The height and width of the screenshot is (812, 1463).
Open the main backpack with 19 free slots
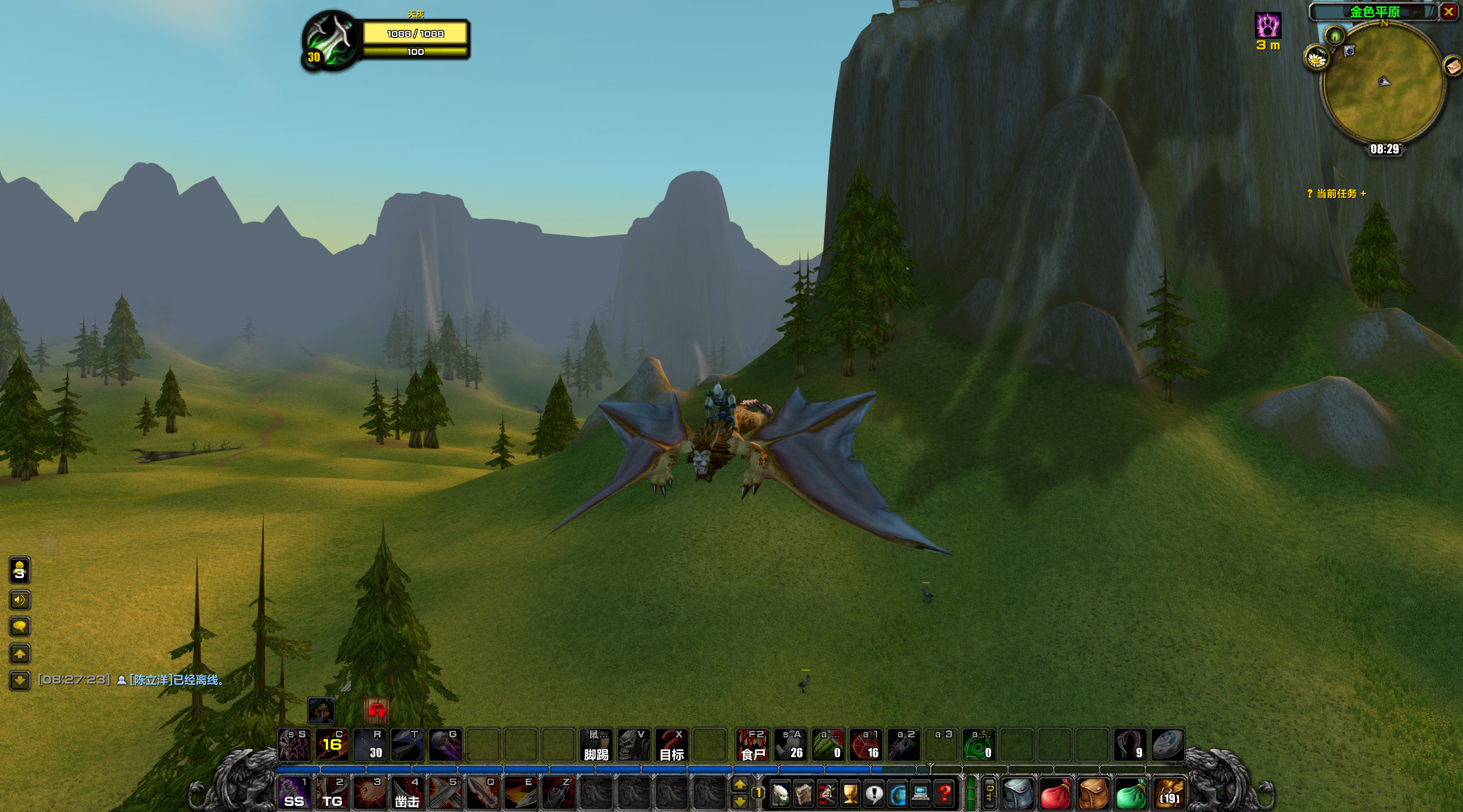coord(1169,795)
